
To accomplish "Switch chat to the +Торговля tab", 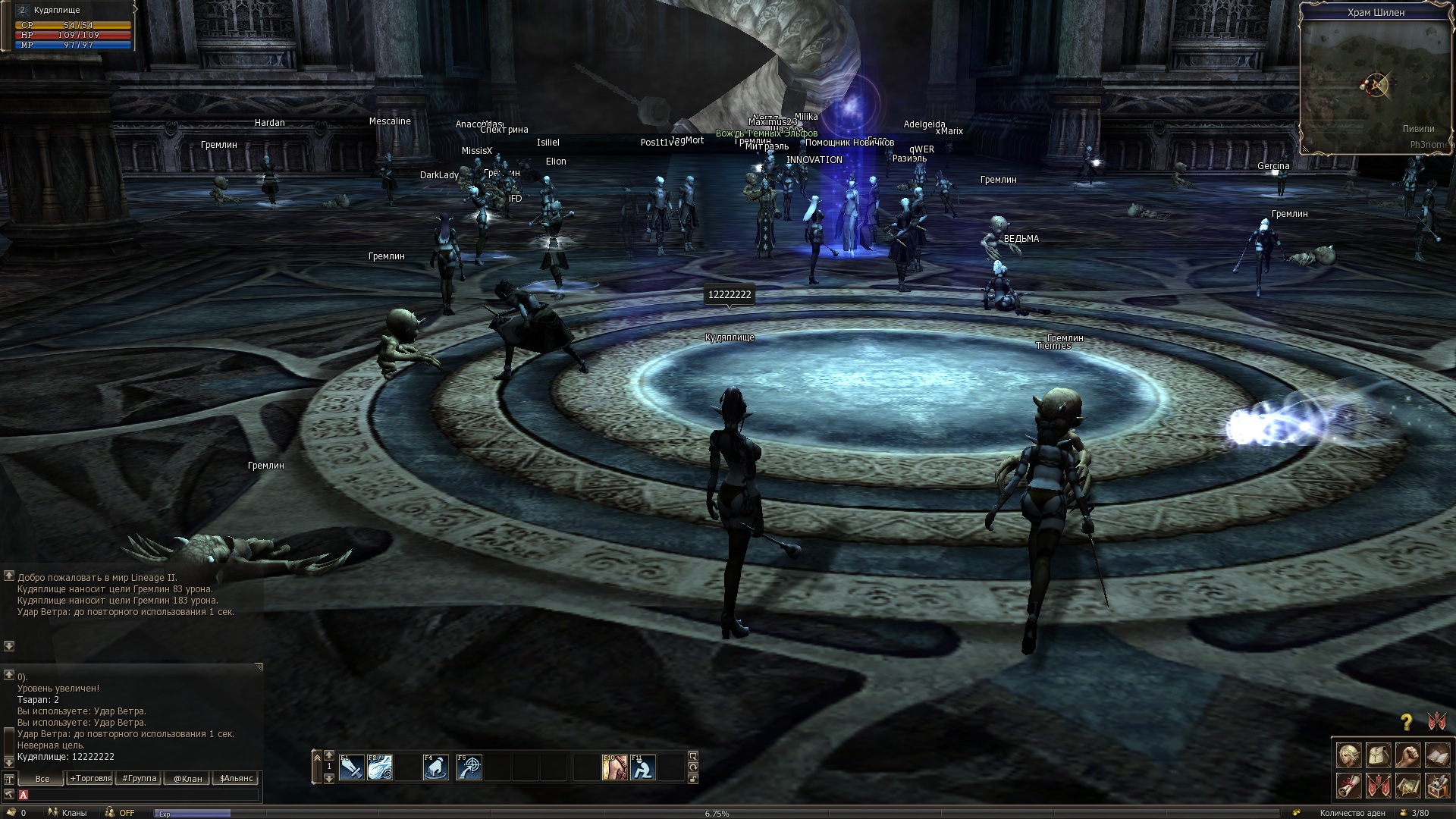I will pyautogui.click(x=90, y=779).
